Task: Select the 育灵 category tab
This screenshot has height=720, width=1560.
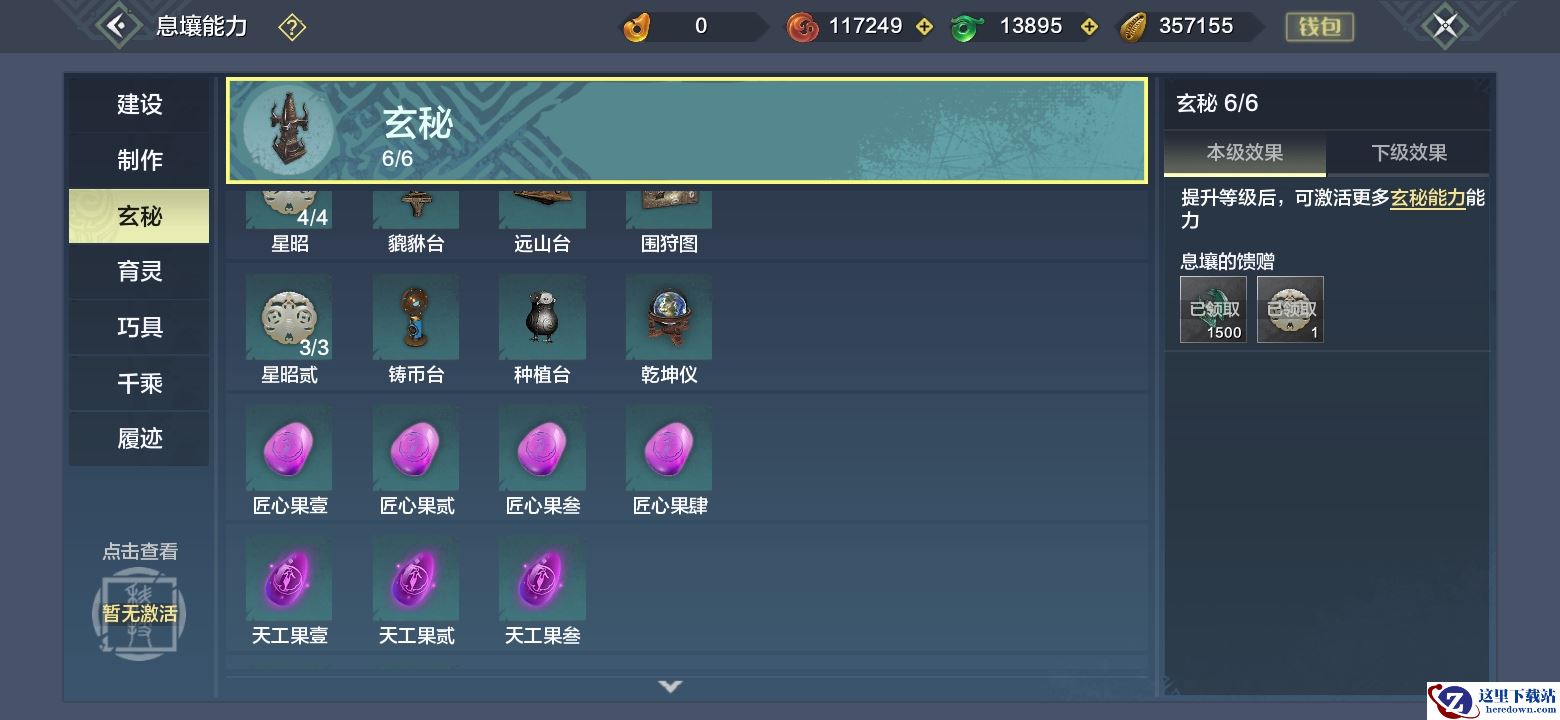Action: pyautogui.click(x=139, y=272)
